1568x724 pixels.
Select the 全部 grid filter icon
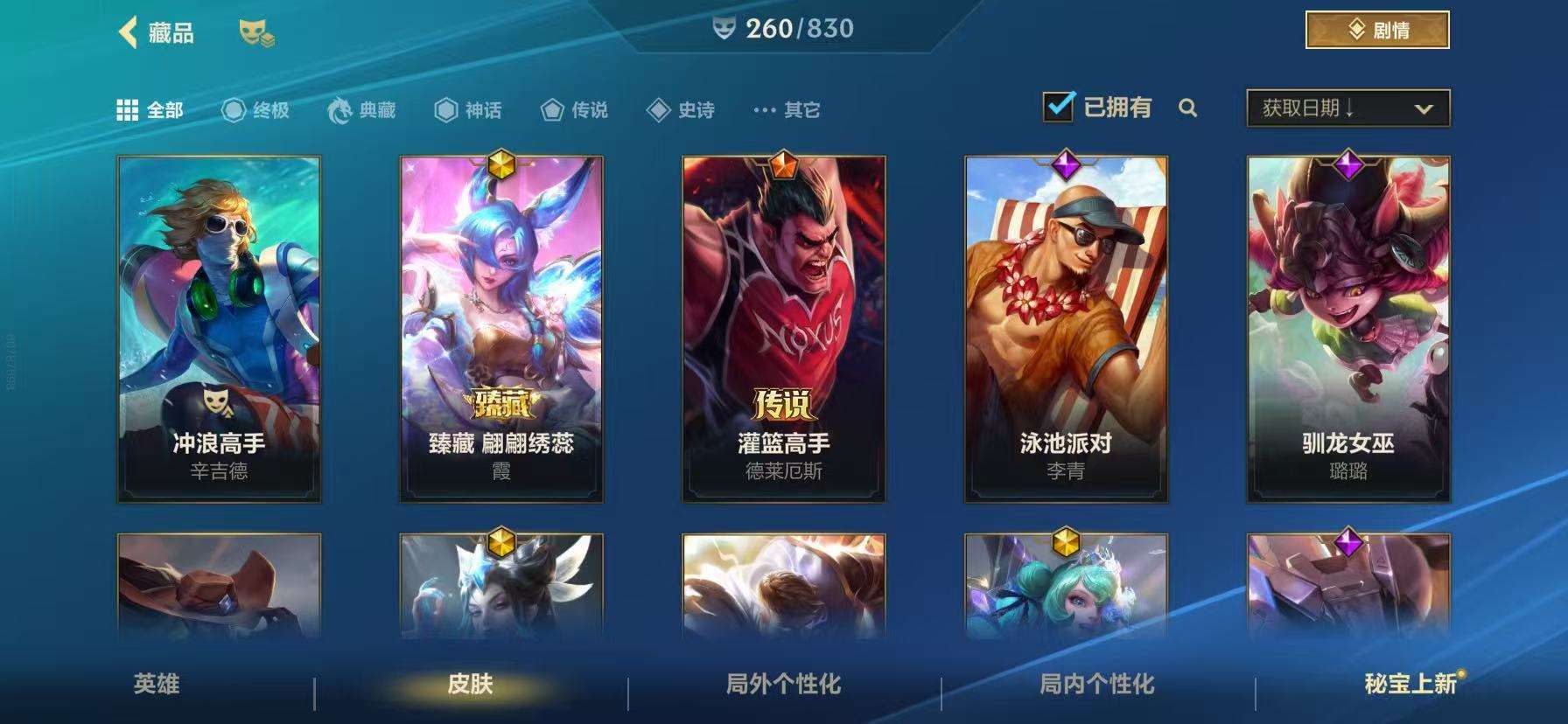pos(127,111)
